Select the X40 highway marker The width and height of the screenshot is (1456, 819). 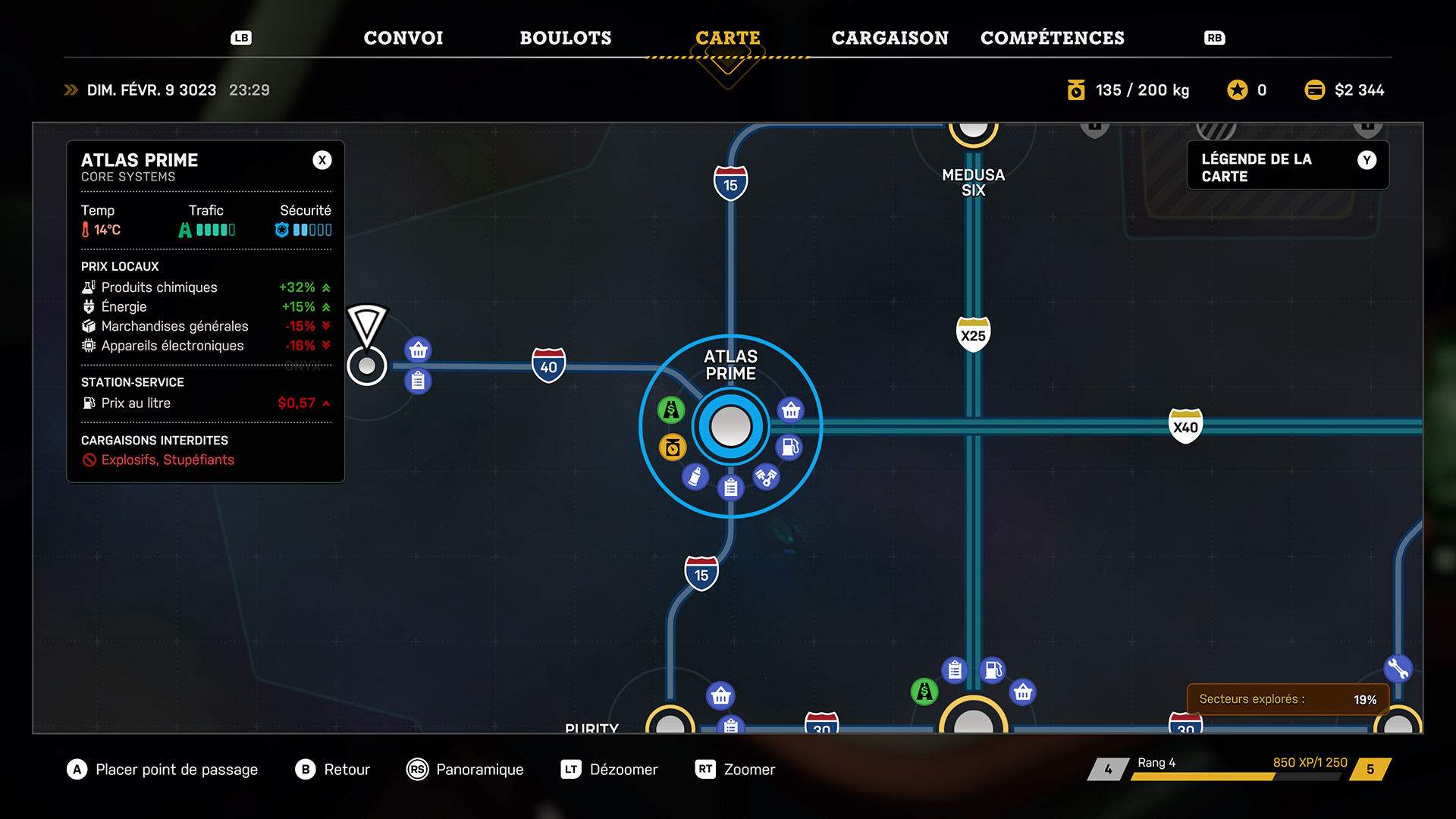point(1185,426)
